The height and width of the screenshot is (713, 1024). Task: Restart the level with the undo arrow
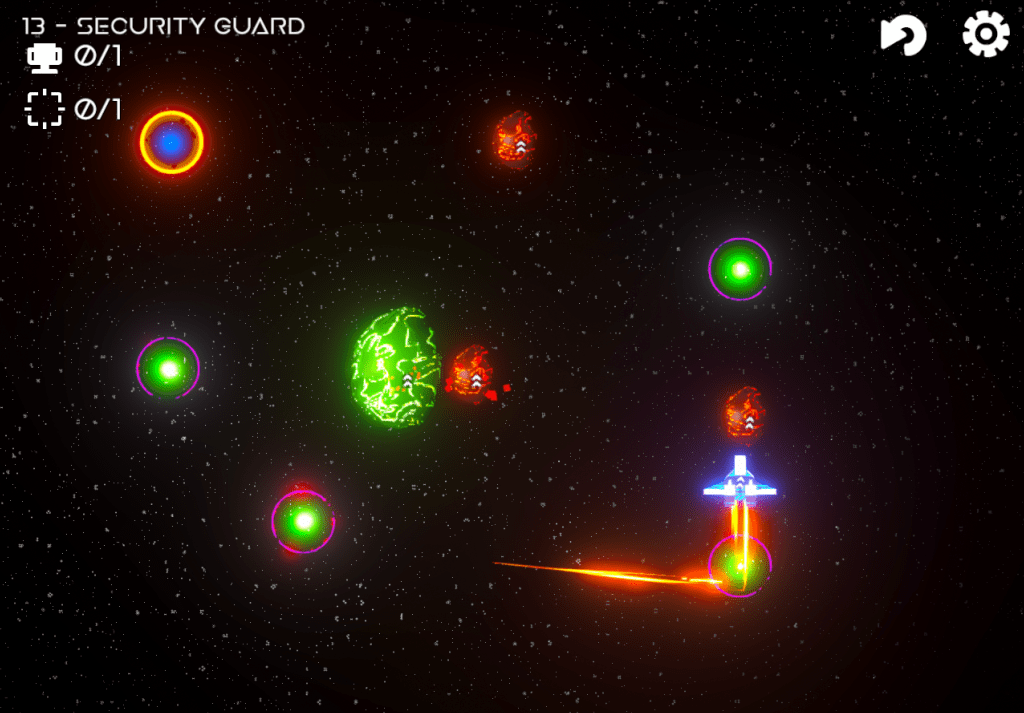pos(903,36)
